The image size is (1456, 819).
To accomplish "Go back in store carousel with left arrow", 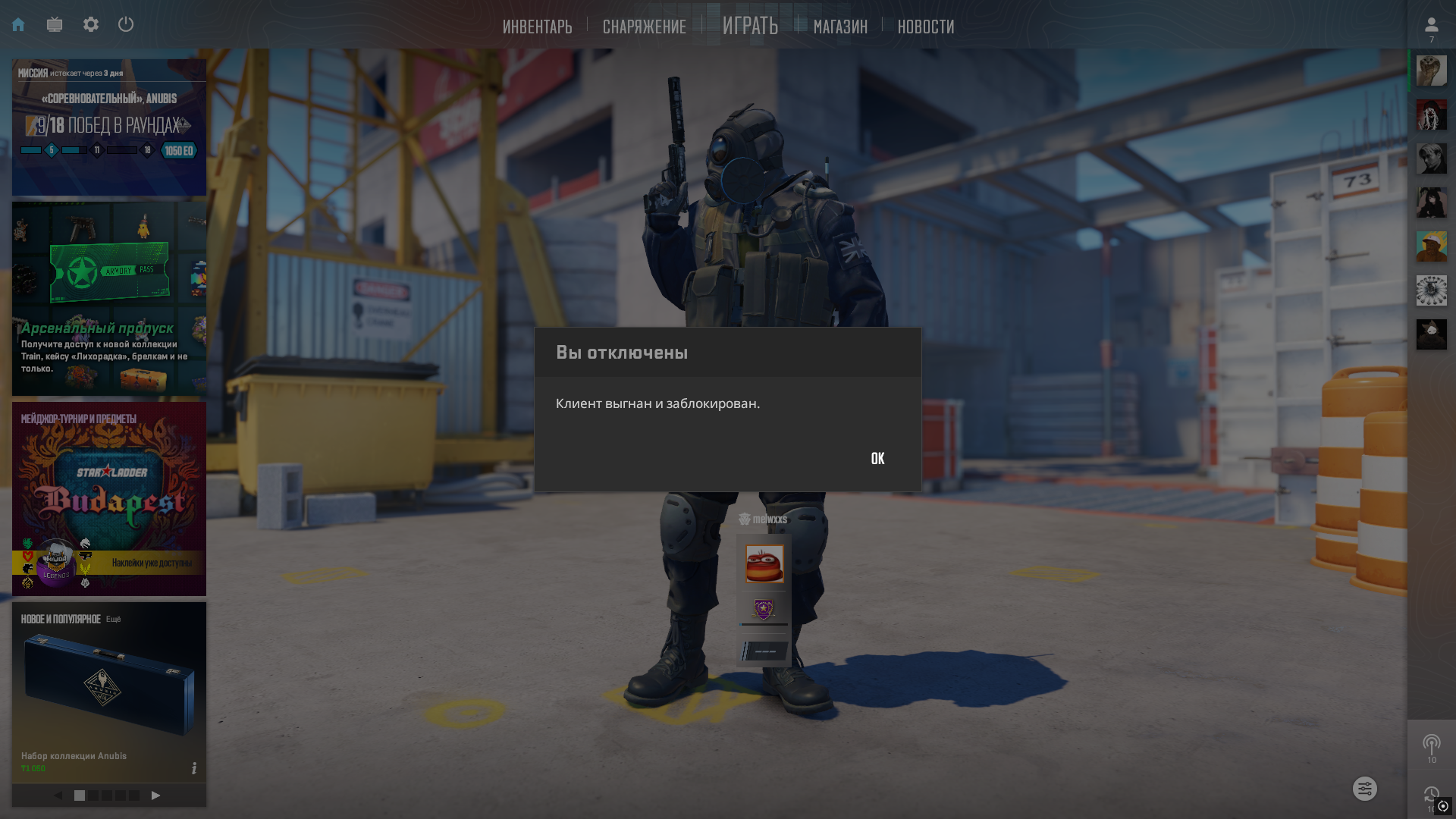I will [x=58, y=795].
